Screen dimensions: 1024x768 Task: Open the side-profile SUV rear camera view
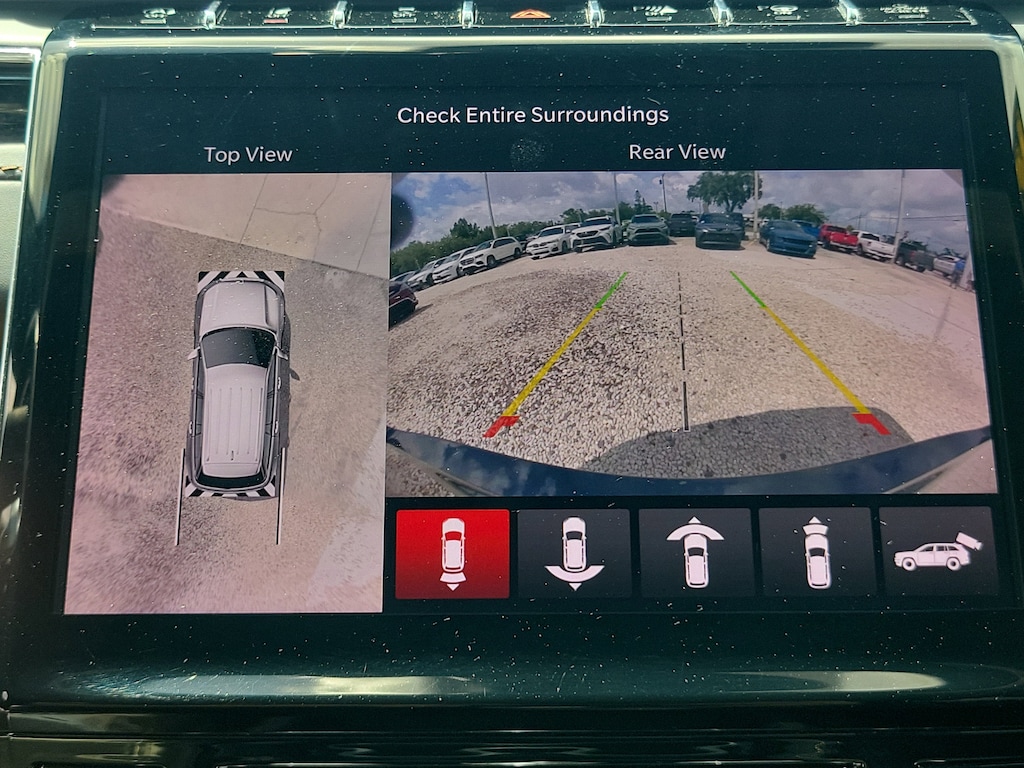938,554
